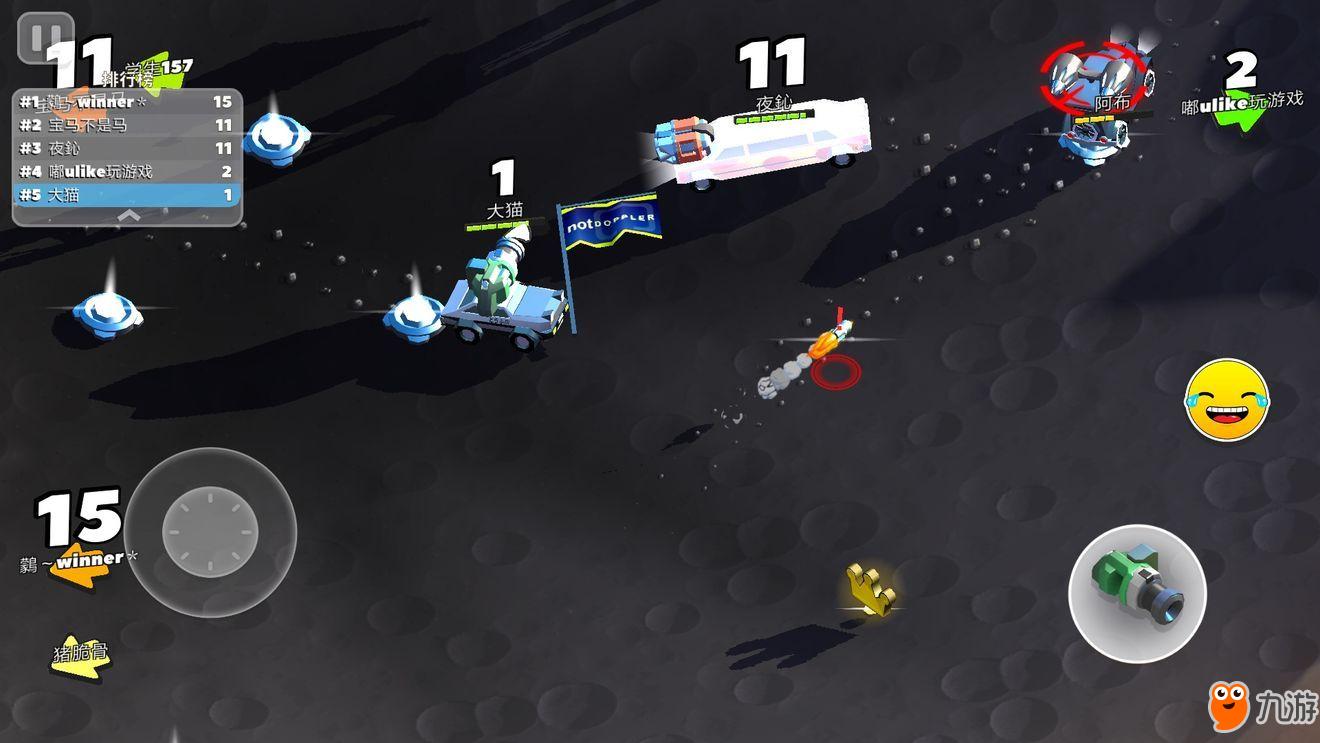
Task: Click the #4 嘟ulike玩游戏 leaderboard row
Action: [x=127, y=171]
